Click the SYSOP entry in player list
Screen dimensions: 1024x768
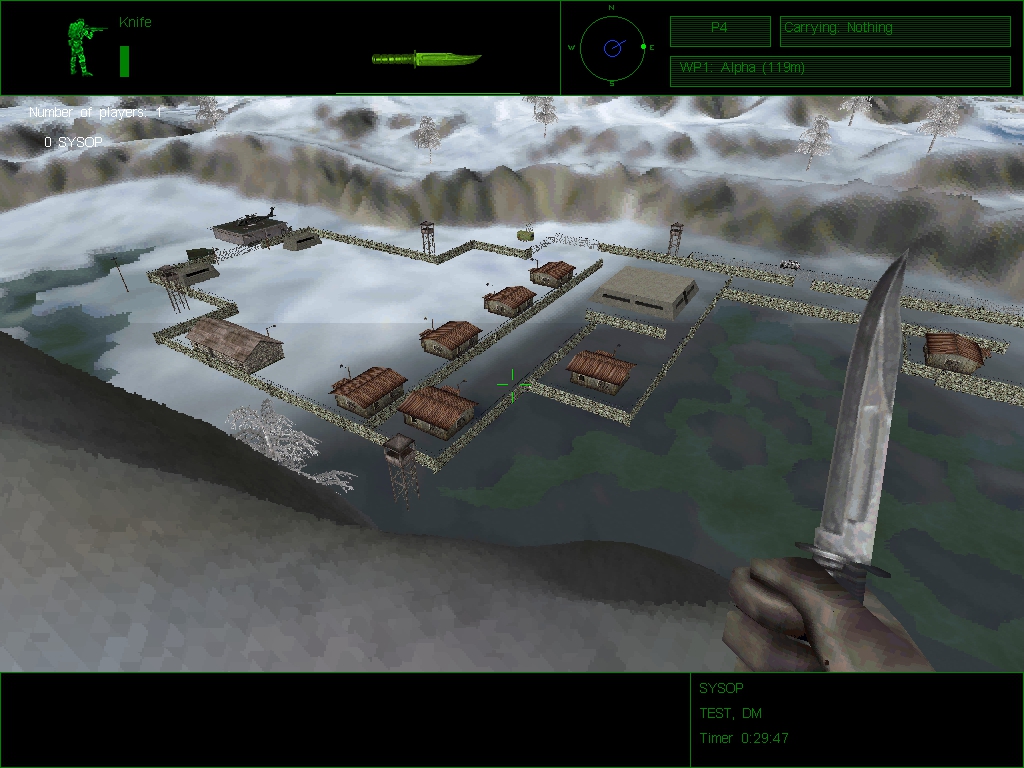73,143
